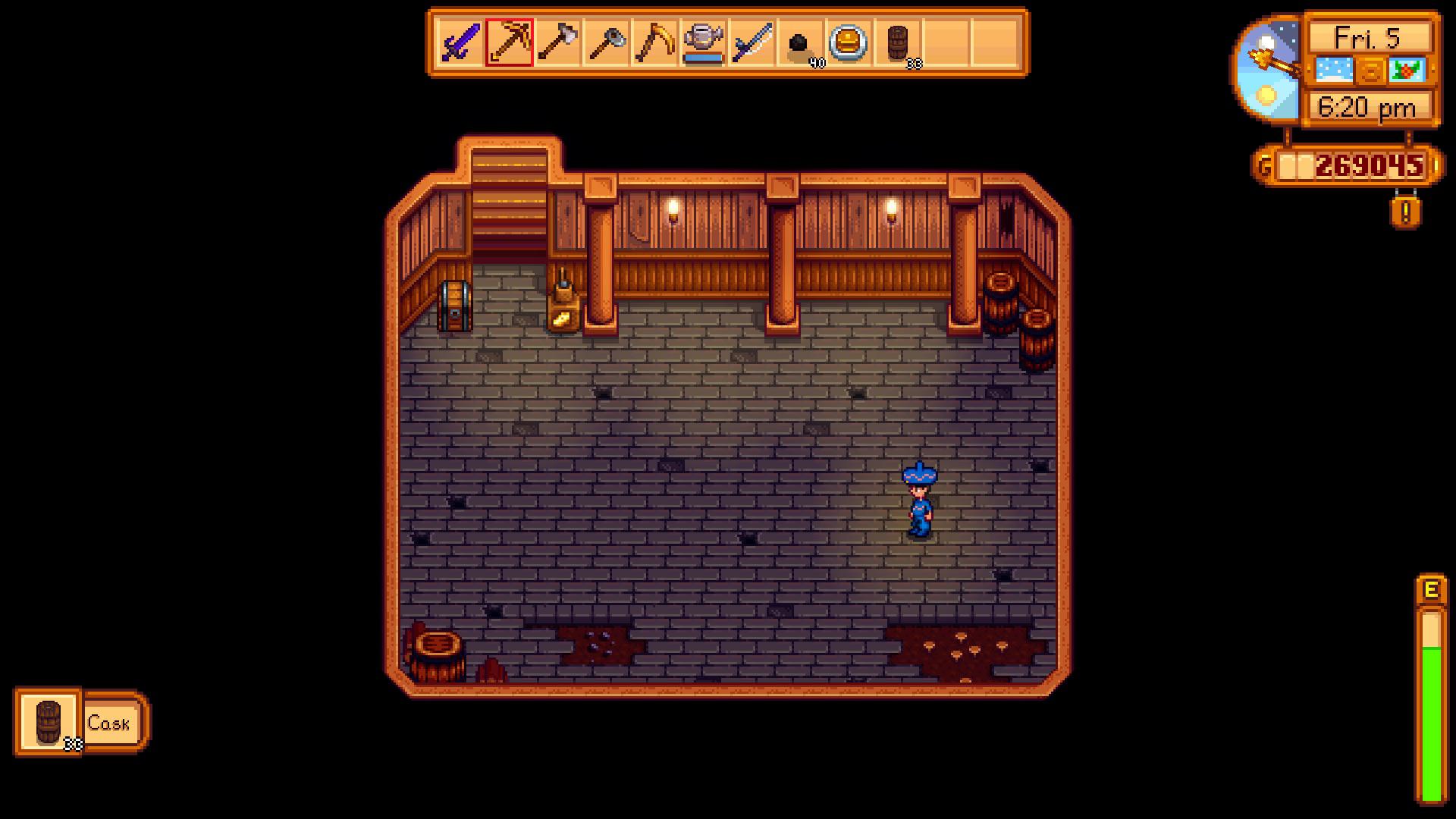This screenshot has height=819, width=1456.
Task: Click the holly season indicator
Action: tap(1407, 71)
